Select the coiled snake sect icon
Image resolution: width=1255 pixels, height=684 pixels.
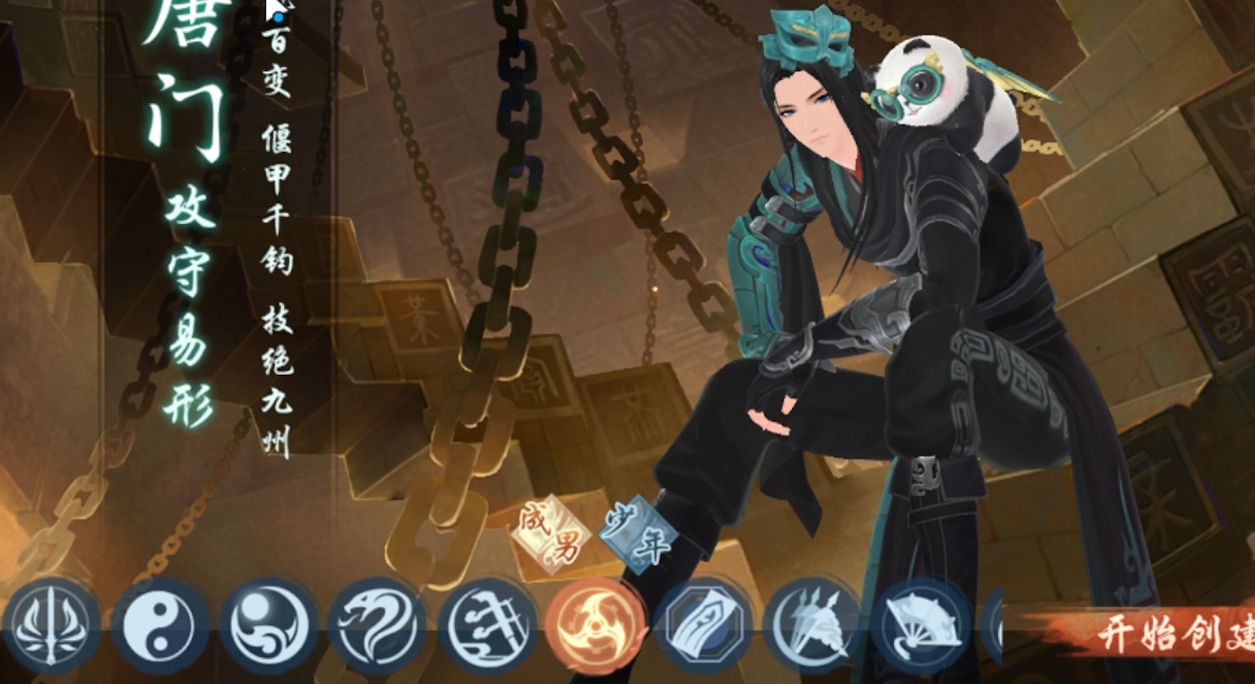377,626
